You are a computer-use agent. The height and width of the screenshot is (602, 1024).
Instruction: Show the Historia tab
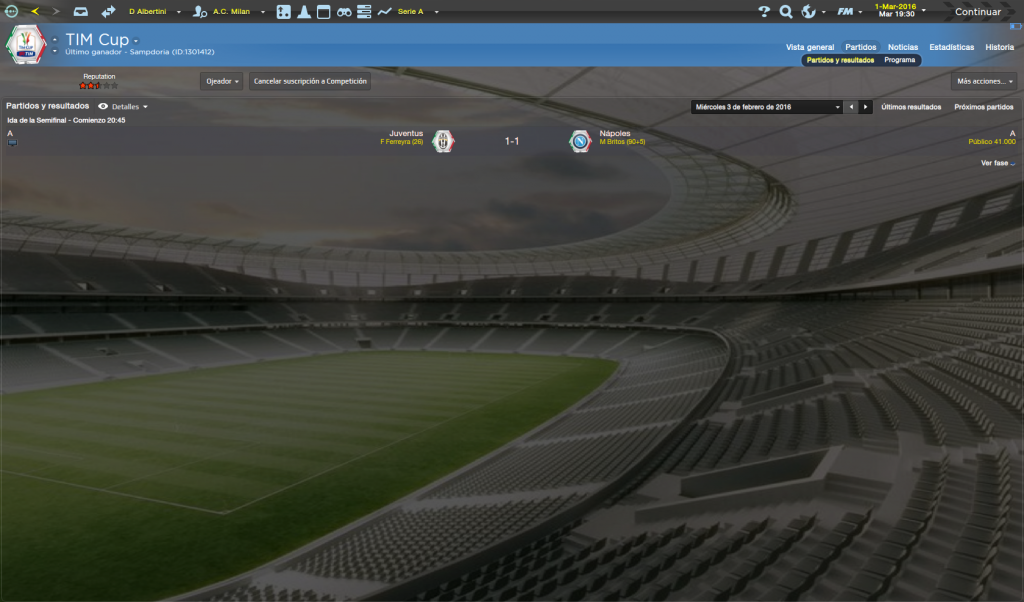[x=999, y=47]
